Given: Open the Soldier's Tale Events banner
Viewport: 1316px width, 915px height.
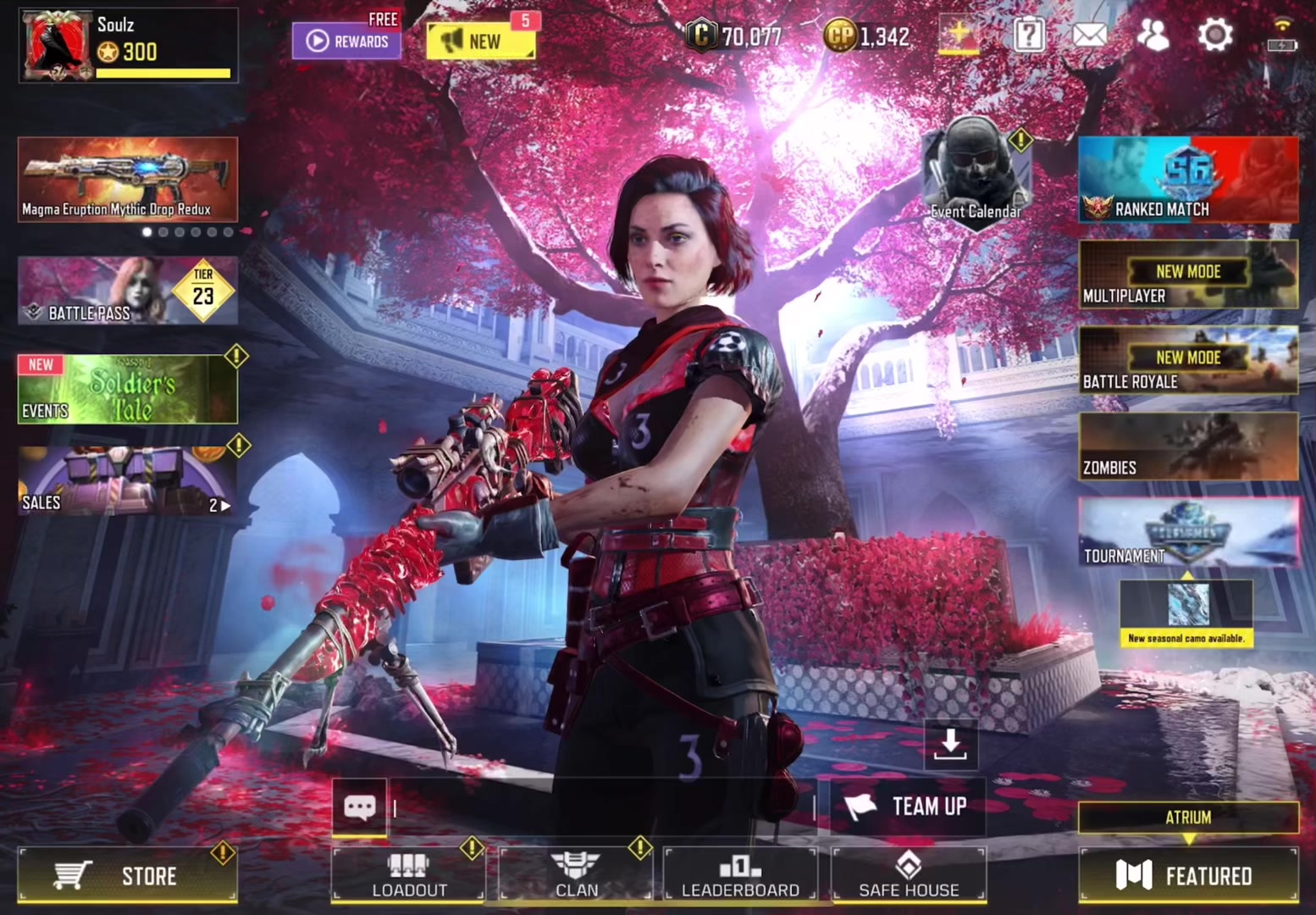Looking at the screenshot, I should [127, 389].
